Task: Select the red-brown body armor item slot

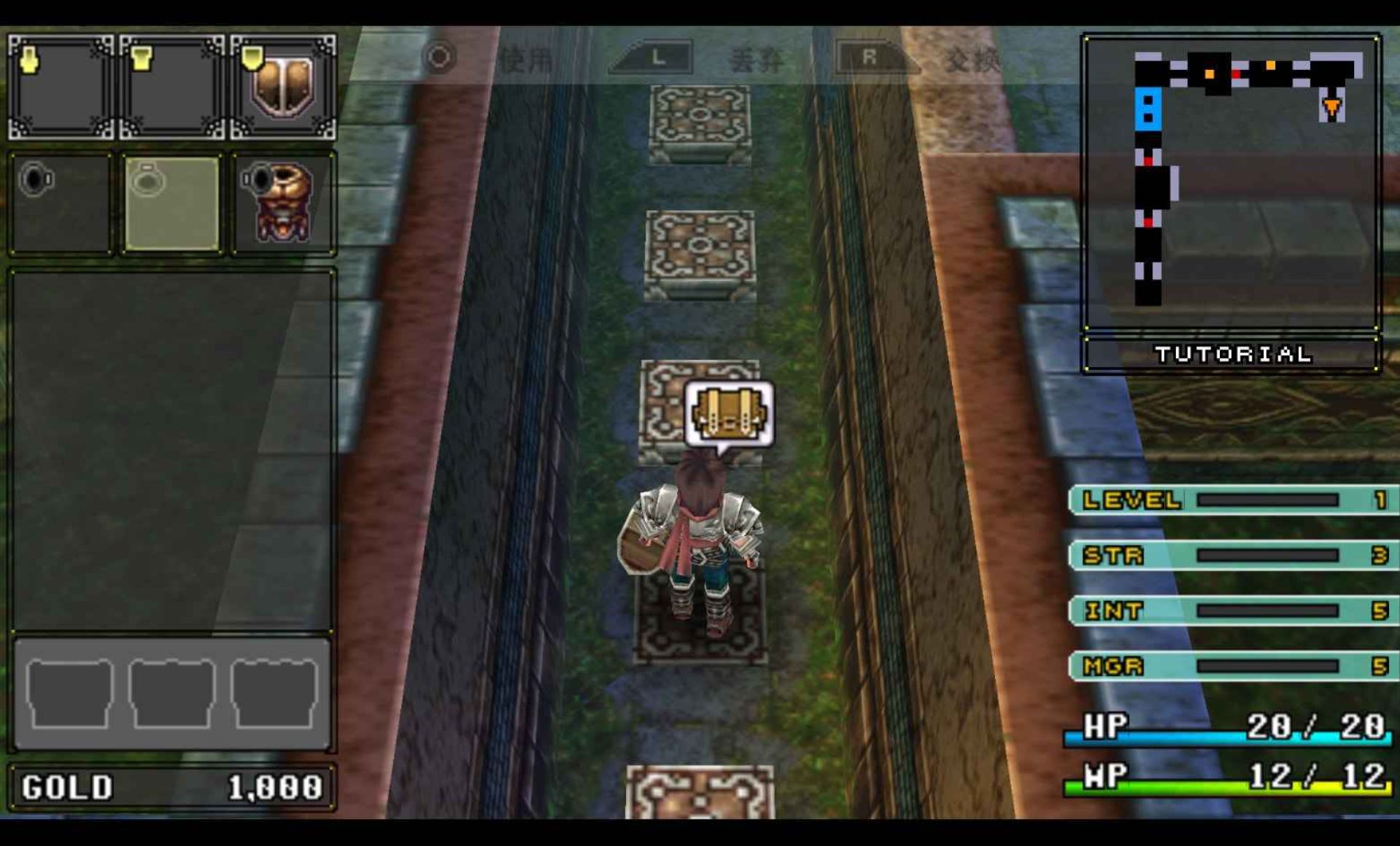Action: coord(283,203)
